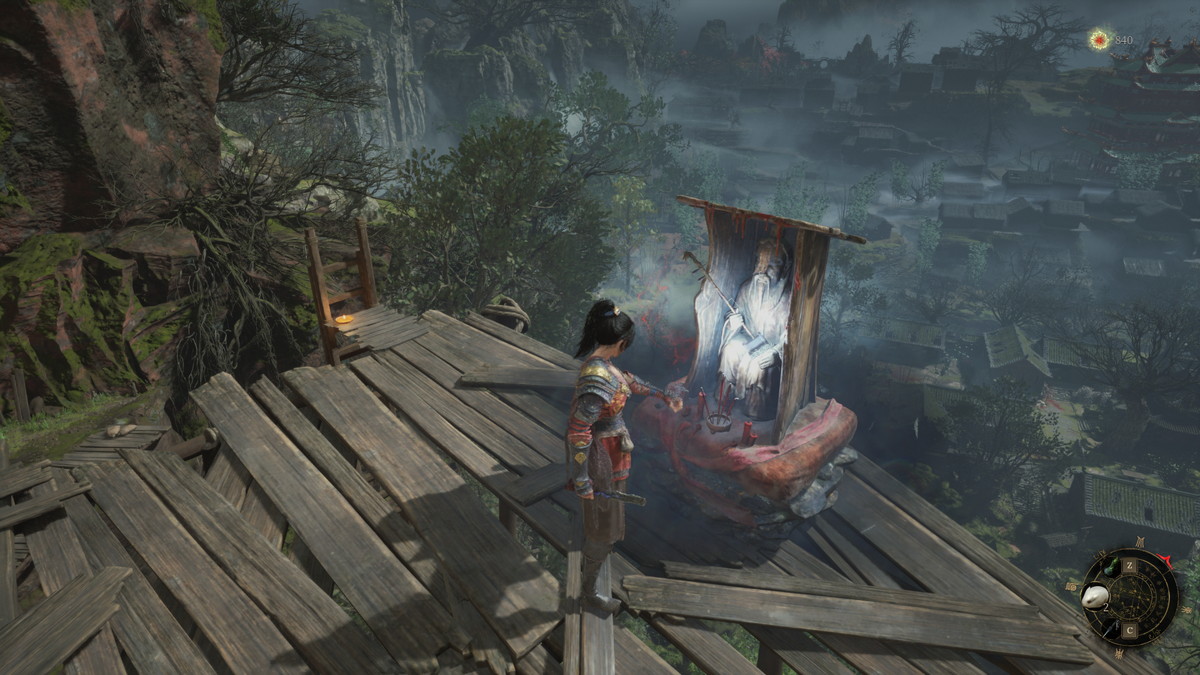This screenshot has height=675, width=1200.
Task: Use the white stone item slot
Action: point(1097,596)
